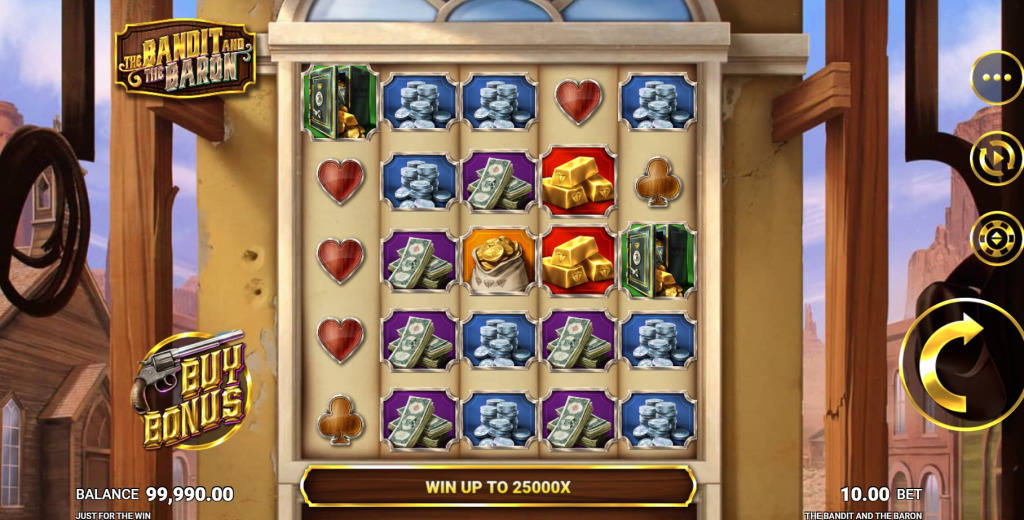This screenshot has width=1024, height=520.
Task: Open the three-dot options menu
Action: pos(996,78)
